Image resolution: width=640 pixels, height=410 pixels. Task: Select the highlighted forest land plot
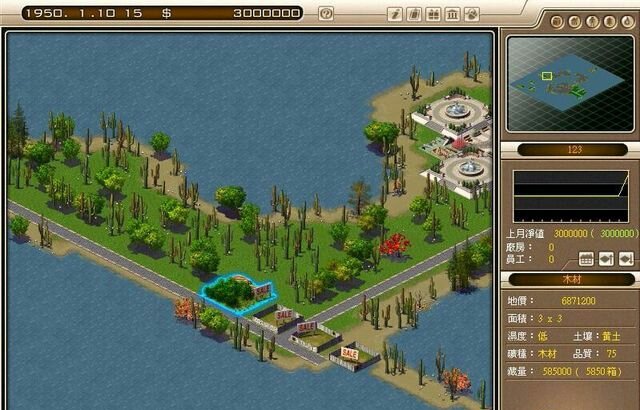point(234,294)
